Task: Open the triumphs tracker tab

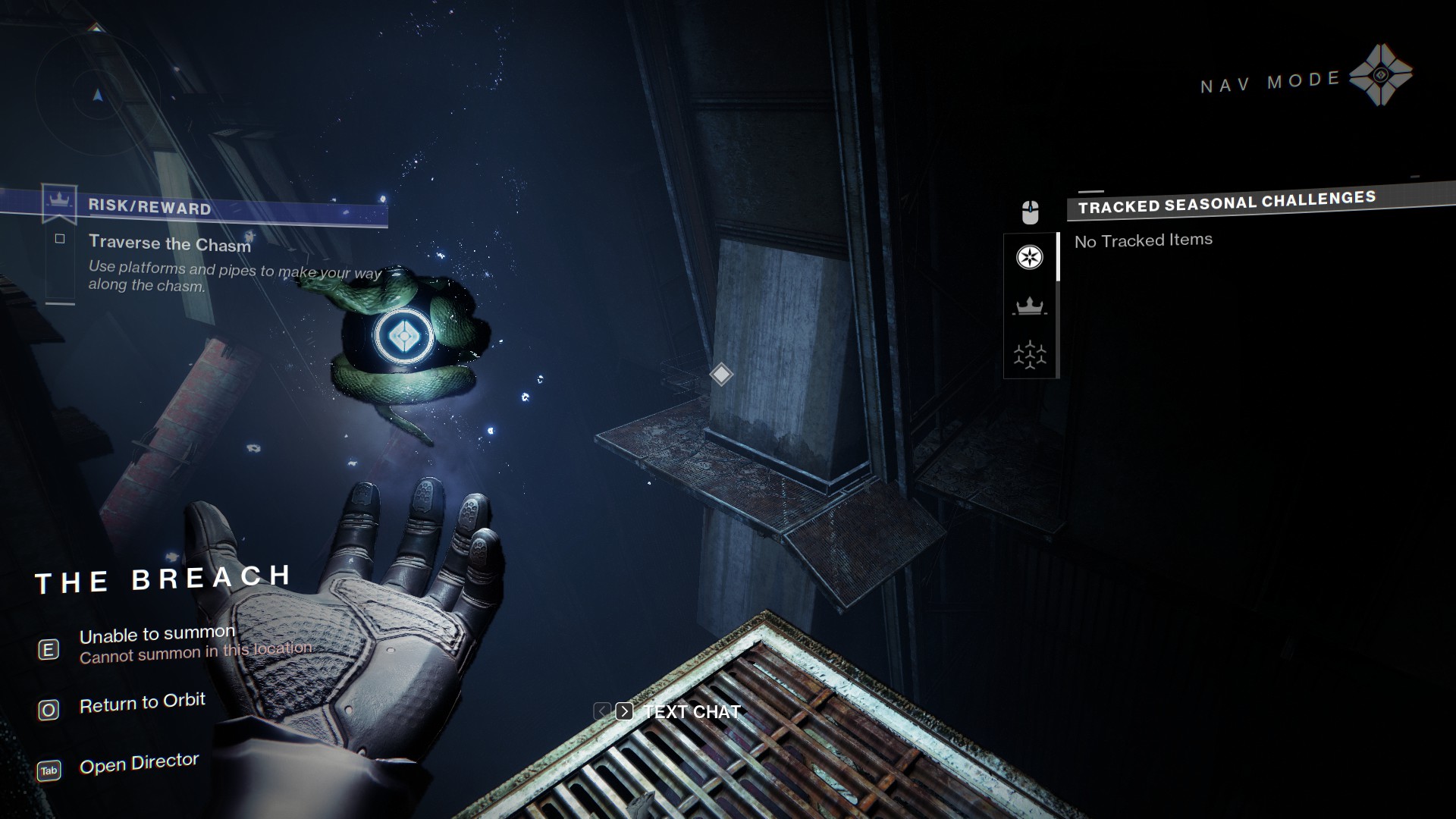Action: click(1029, 354)
